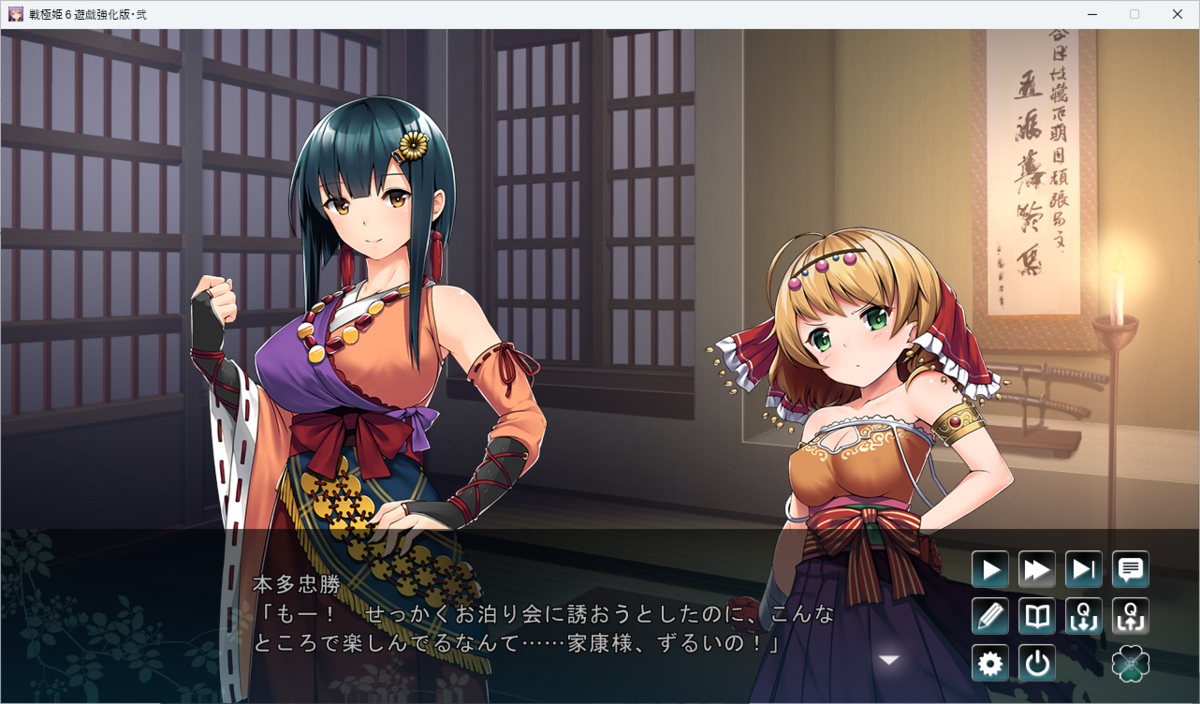The image size is (1200, 704).
Task: Quick load with the Q up-arrow button
Action: (1131, 617)
